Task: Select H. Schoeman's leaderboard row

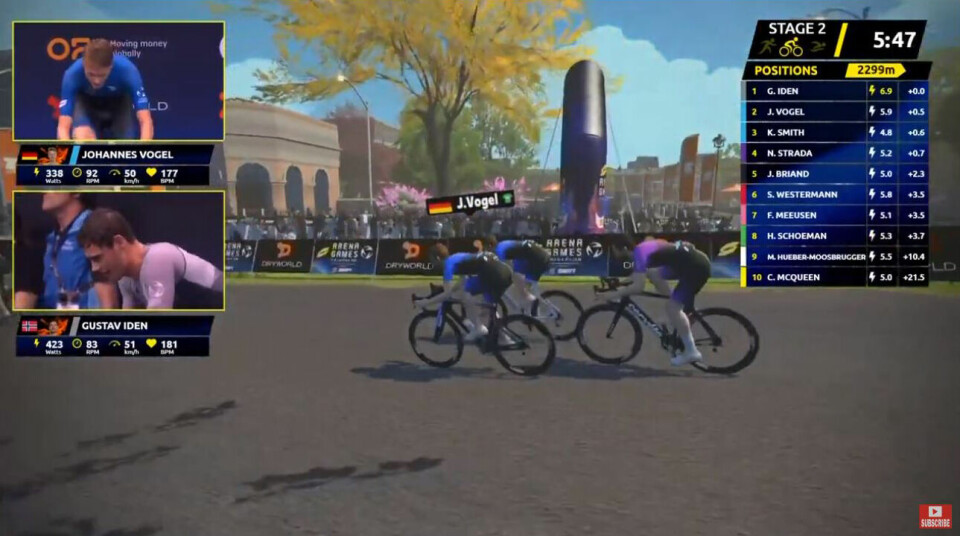Action: [x=835, y=236]
